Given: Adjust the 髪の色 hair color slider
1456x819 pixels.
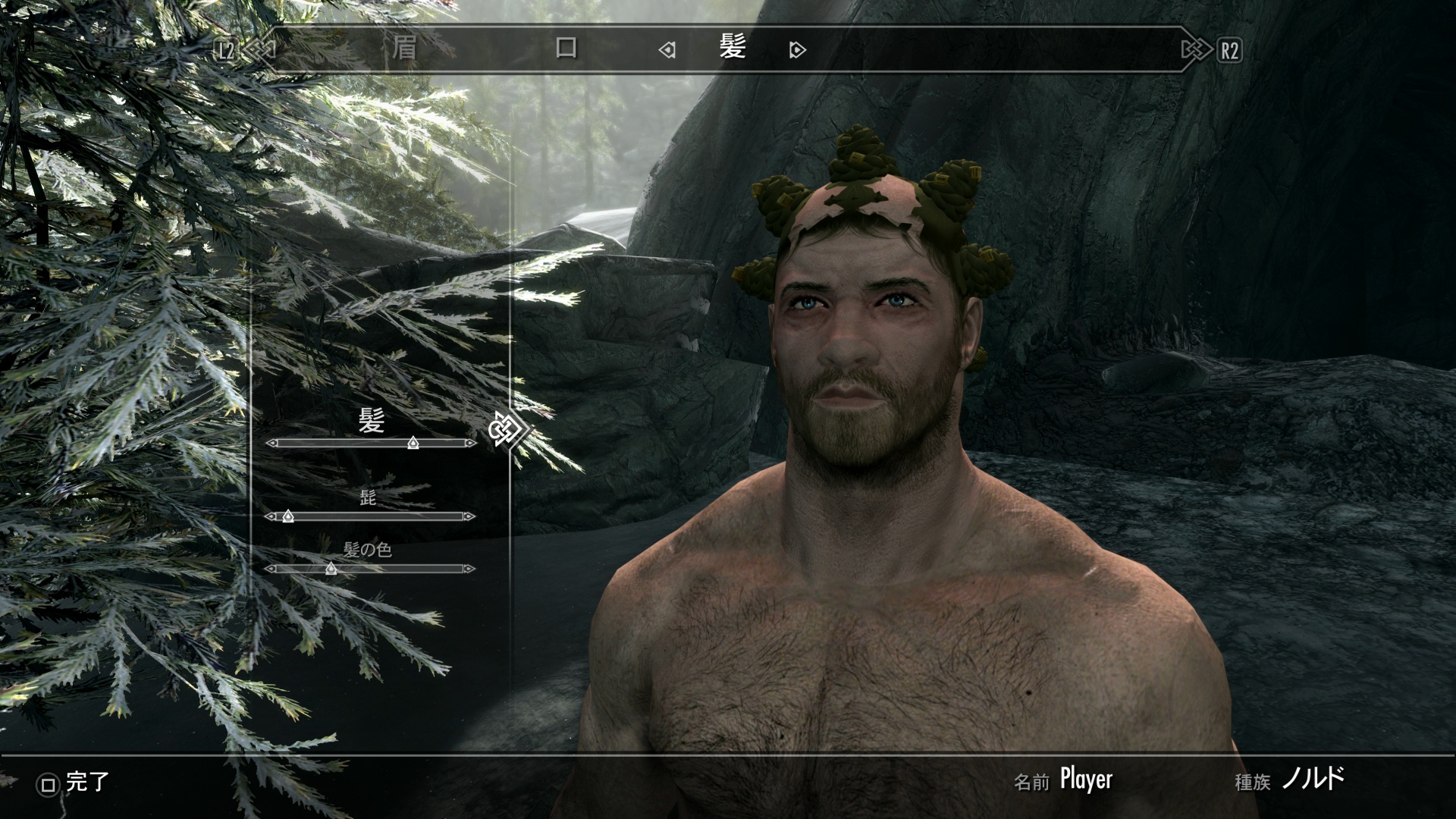Looking at the screenshot, I should click(x=331, y=568).
